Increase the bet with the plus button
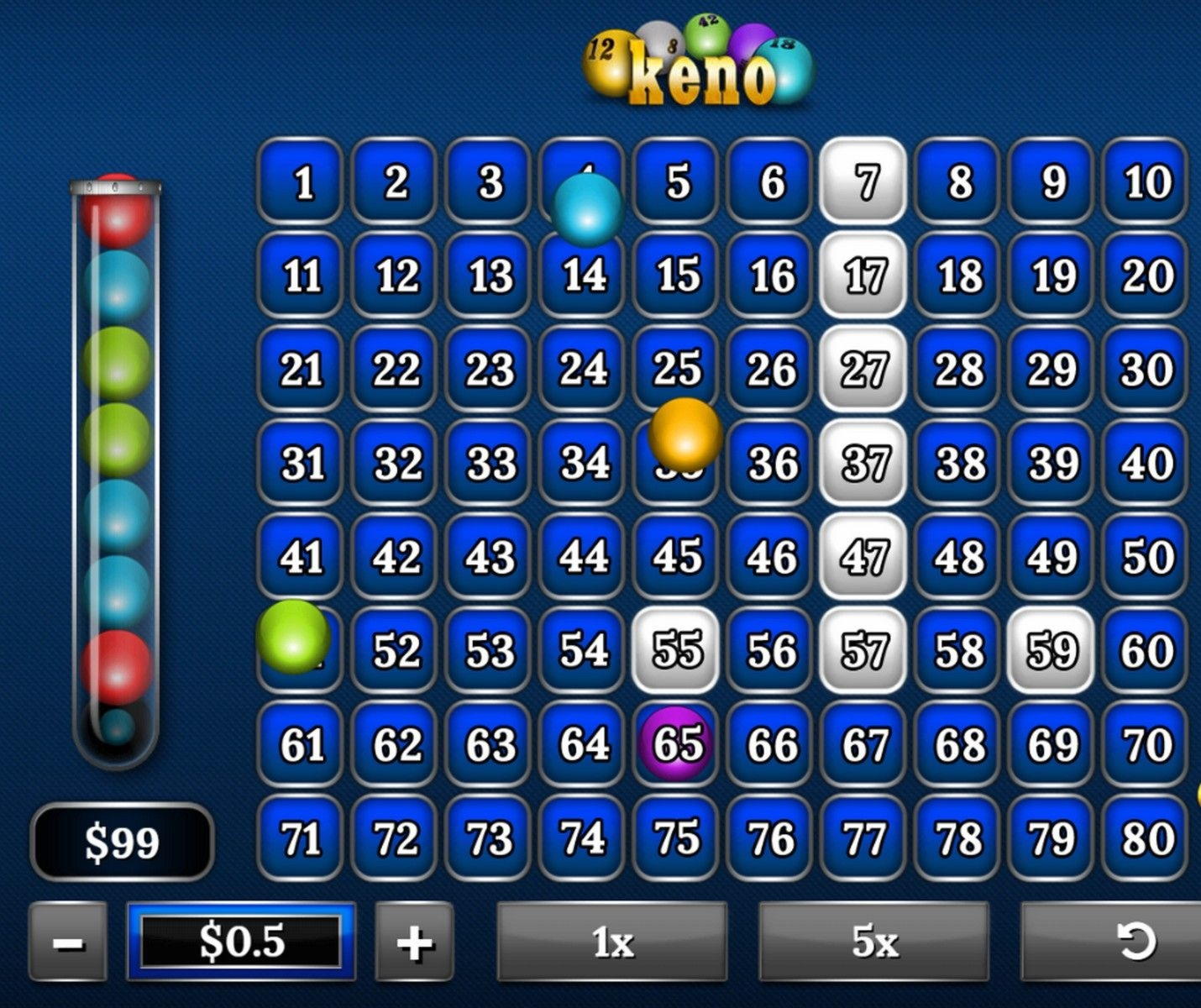Image resolution: width=1201 pixels, height=1008 pixels. point(414,941)
